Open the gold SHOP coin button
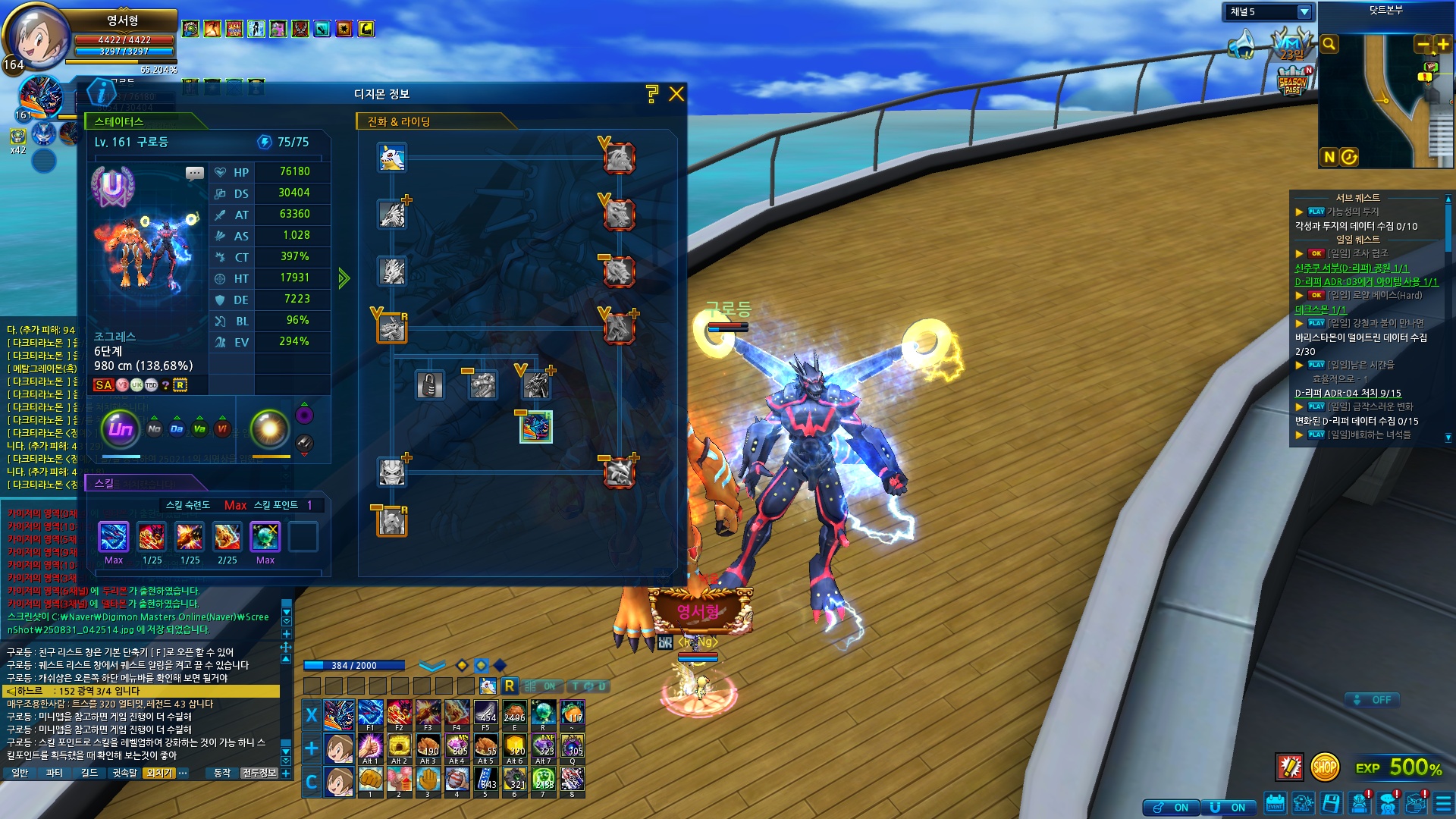This screenshot has height=819, width=1456. point(1324,767)
